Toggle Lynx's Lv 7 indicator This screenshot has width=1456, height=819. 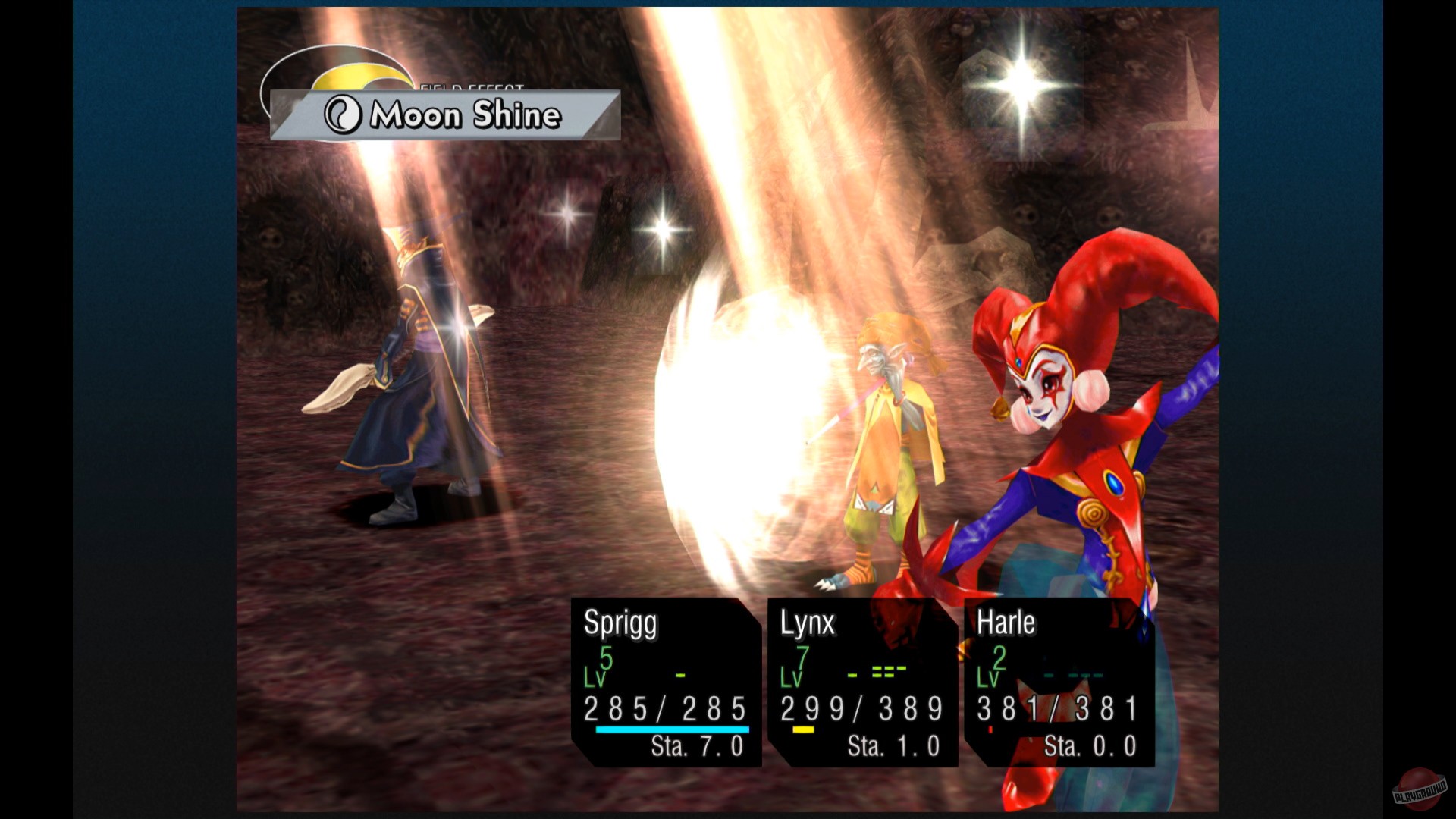pyautogui.click(x=798, y=667)
